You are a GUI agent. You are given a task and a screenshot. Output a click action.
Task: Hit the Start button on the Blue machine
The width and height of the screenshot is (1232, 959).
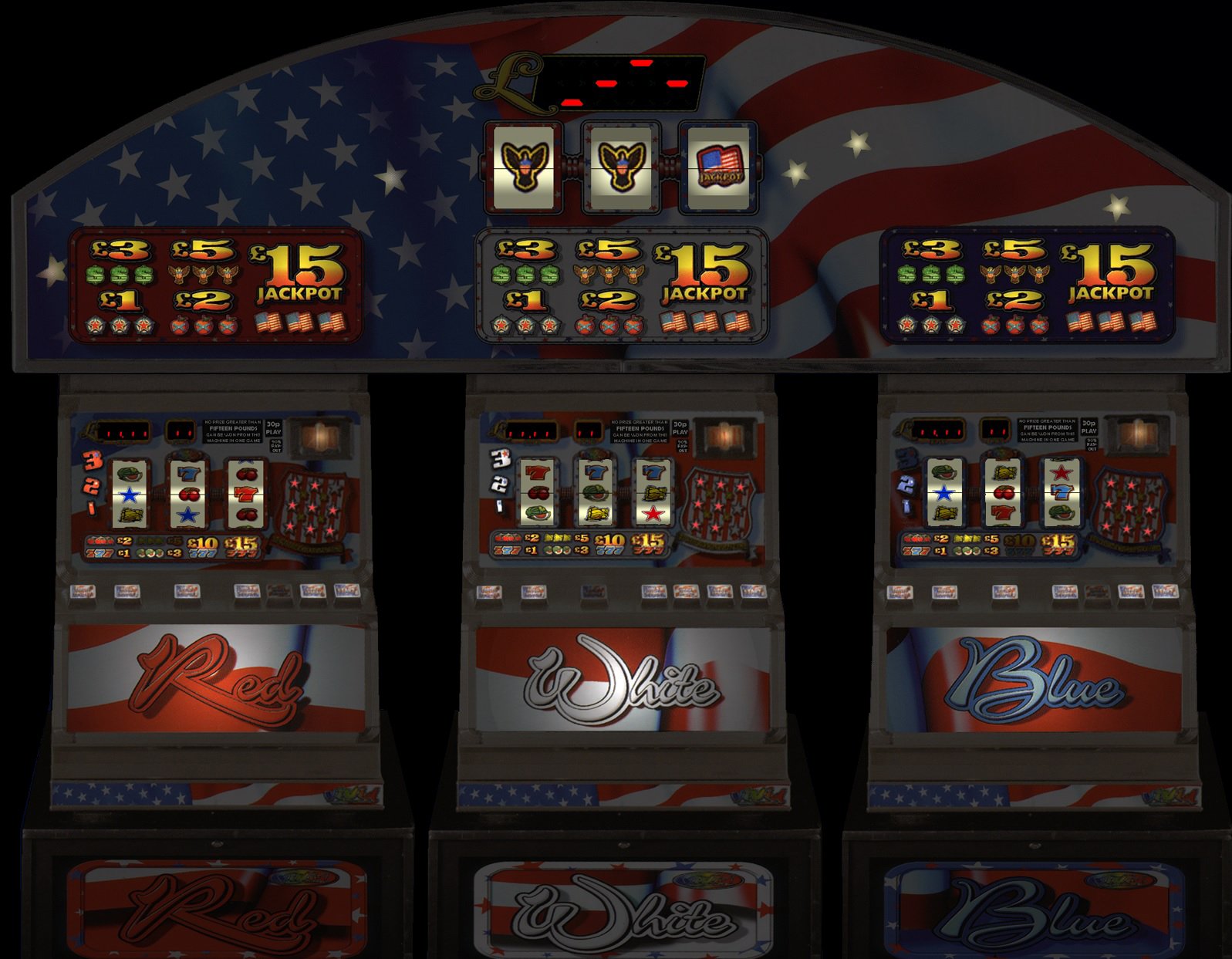pos(1165,592)
